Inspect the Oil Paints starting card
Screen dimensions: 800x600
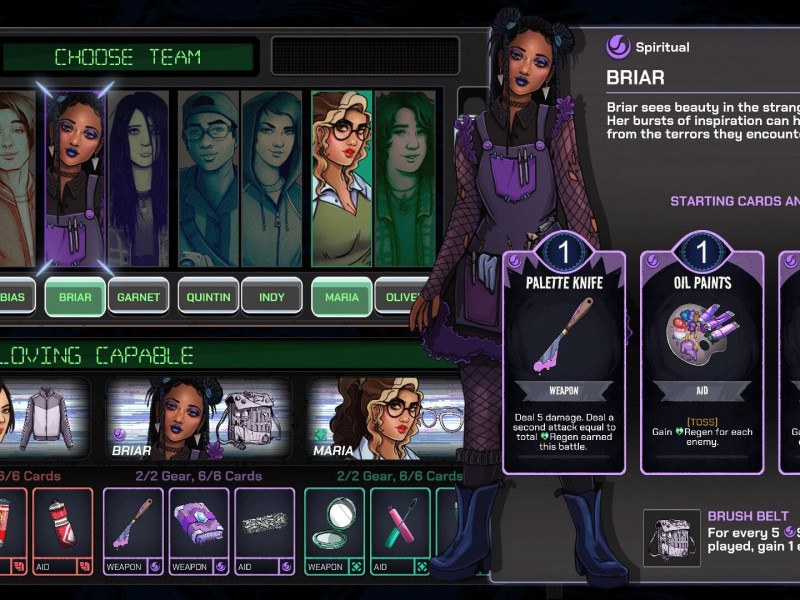(701, 360)
